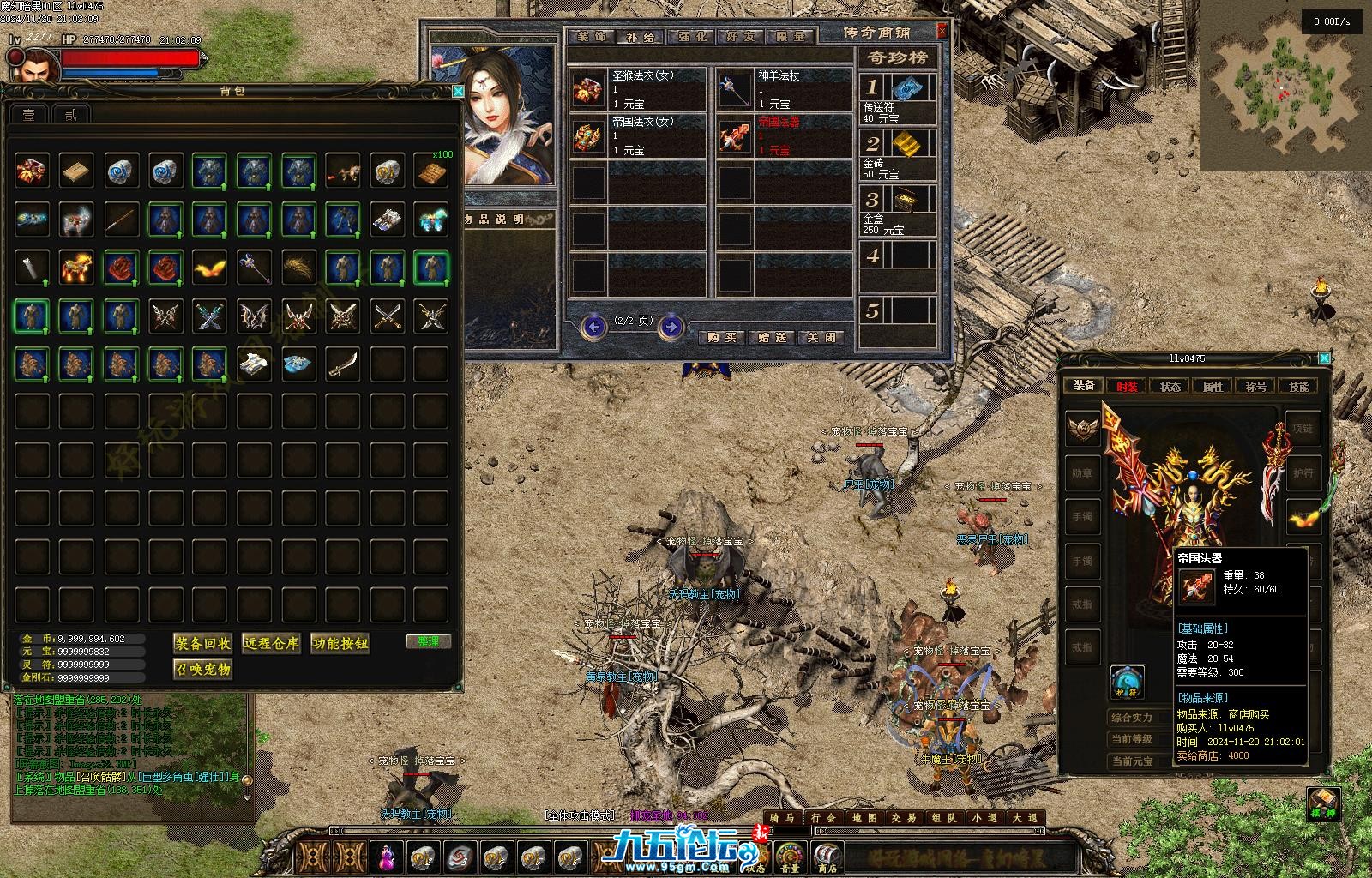Click the 召唤宠物 summon pet button
1372x878 pixels.
click(x=202, y=669)
